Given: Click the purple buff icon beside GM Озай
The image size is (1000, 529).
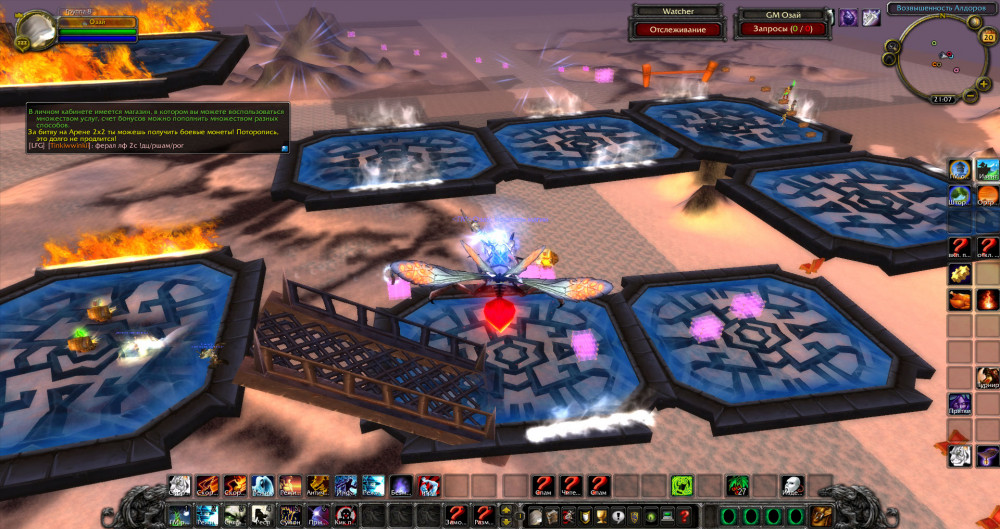Looking at the screenshot, I should (848, 16).
